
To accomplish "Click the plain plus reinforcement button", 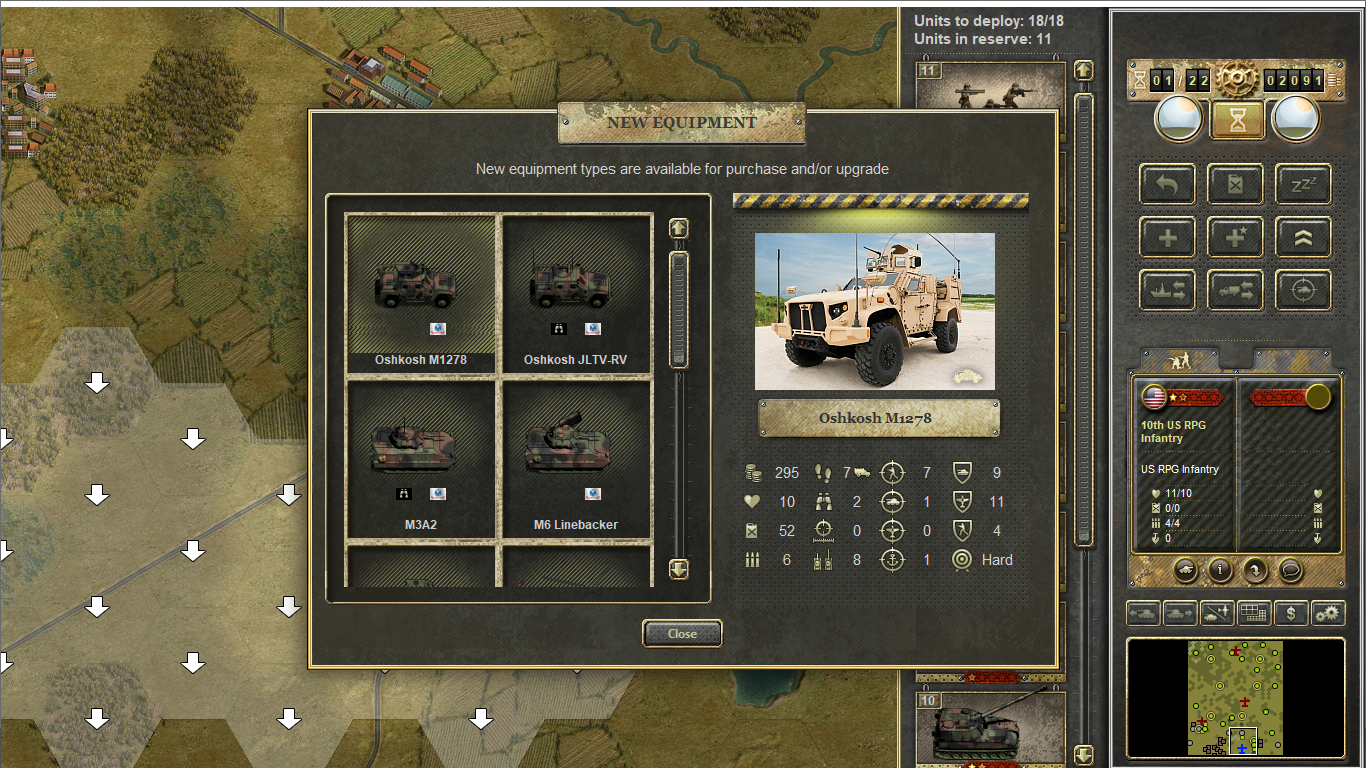I will point(1167,238).
